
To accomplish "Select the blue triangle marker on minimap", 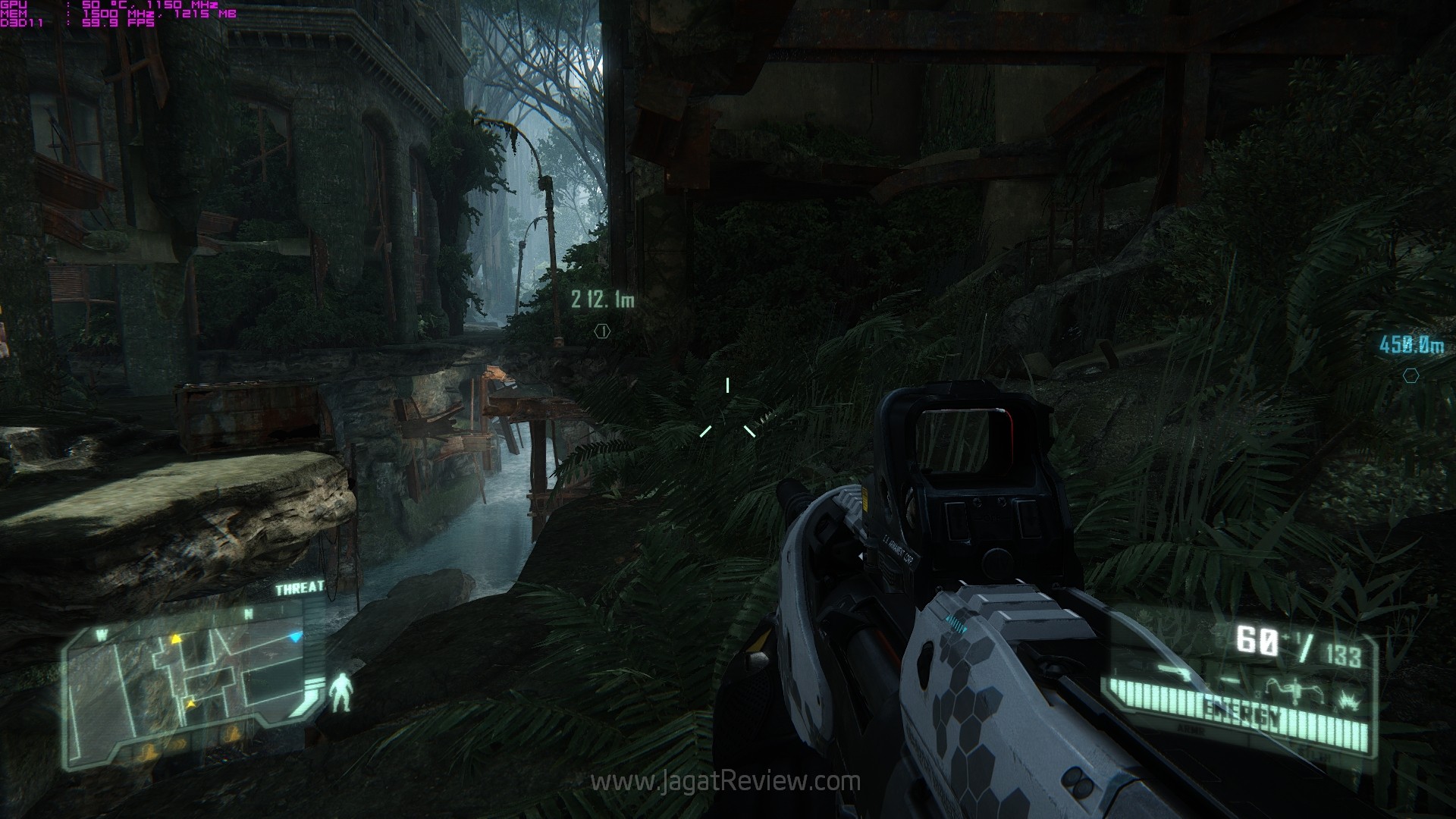I will point(297,636).
